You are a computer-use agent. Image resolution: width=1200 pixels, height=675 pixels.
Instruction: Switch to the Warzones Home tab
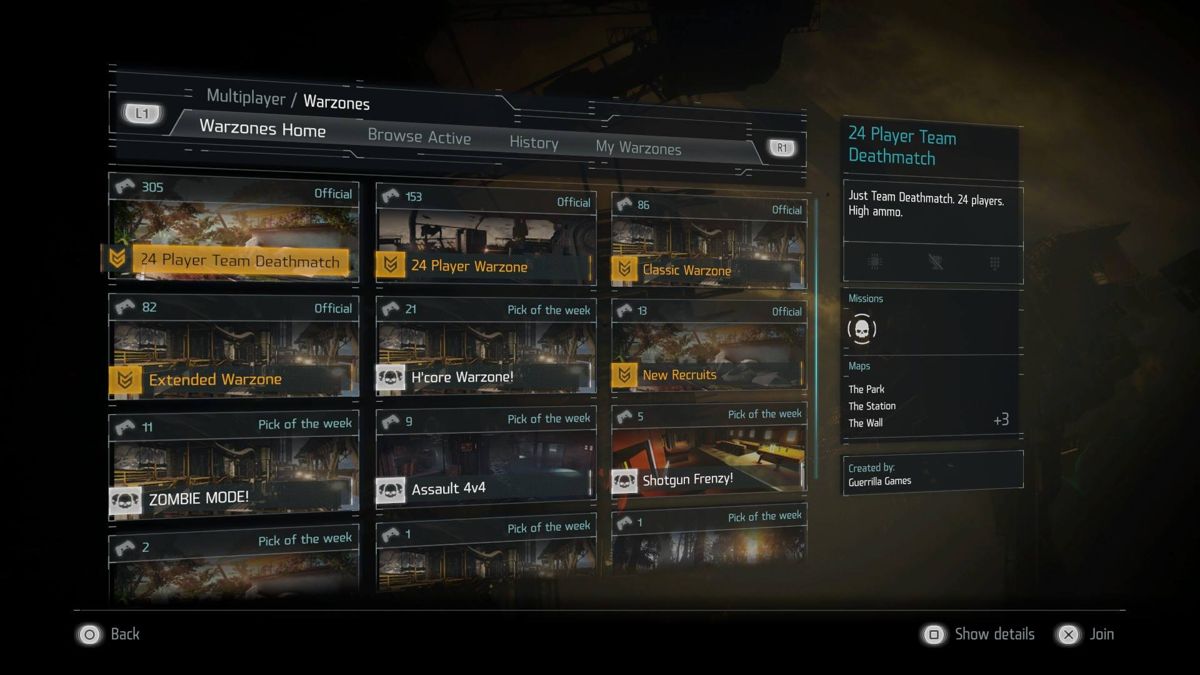tap(262, 129)
